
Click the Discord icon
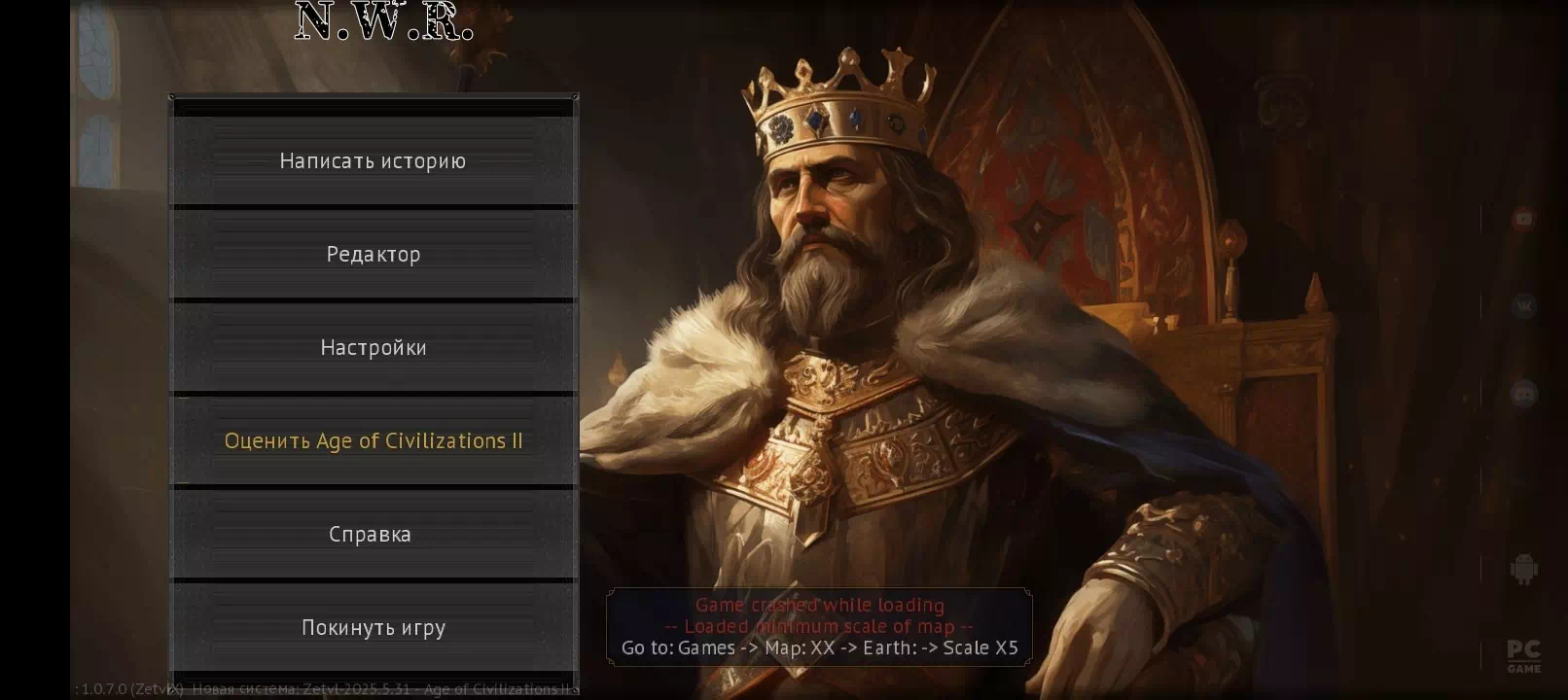point(1523,394)
